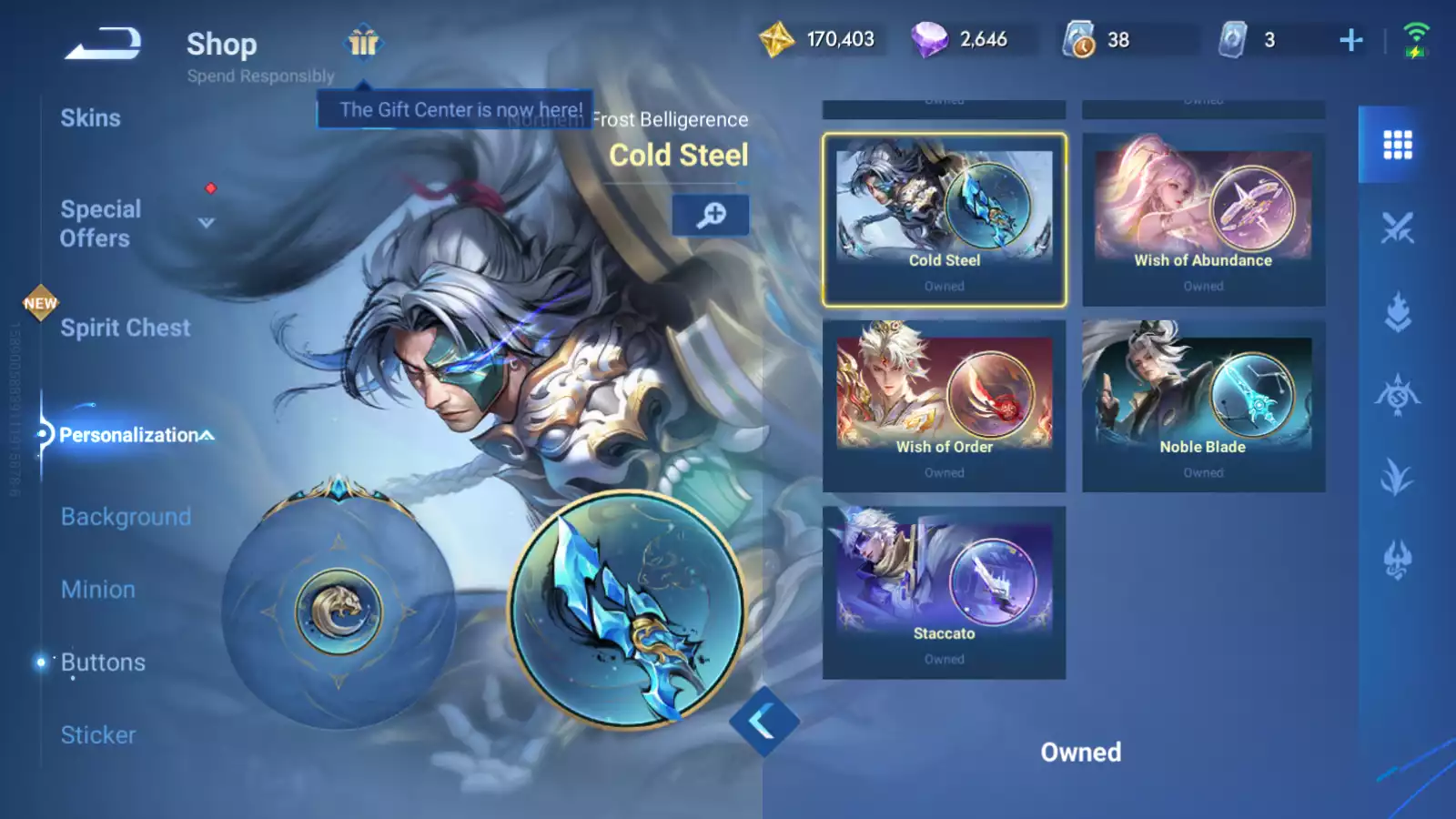Image resolution: width=1456 pixels, height=819 pixels.
Task: Choose the Minion sub-category
Action: pos(98,590)
